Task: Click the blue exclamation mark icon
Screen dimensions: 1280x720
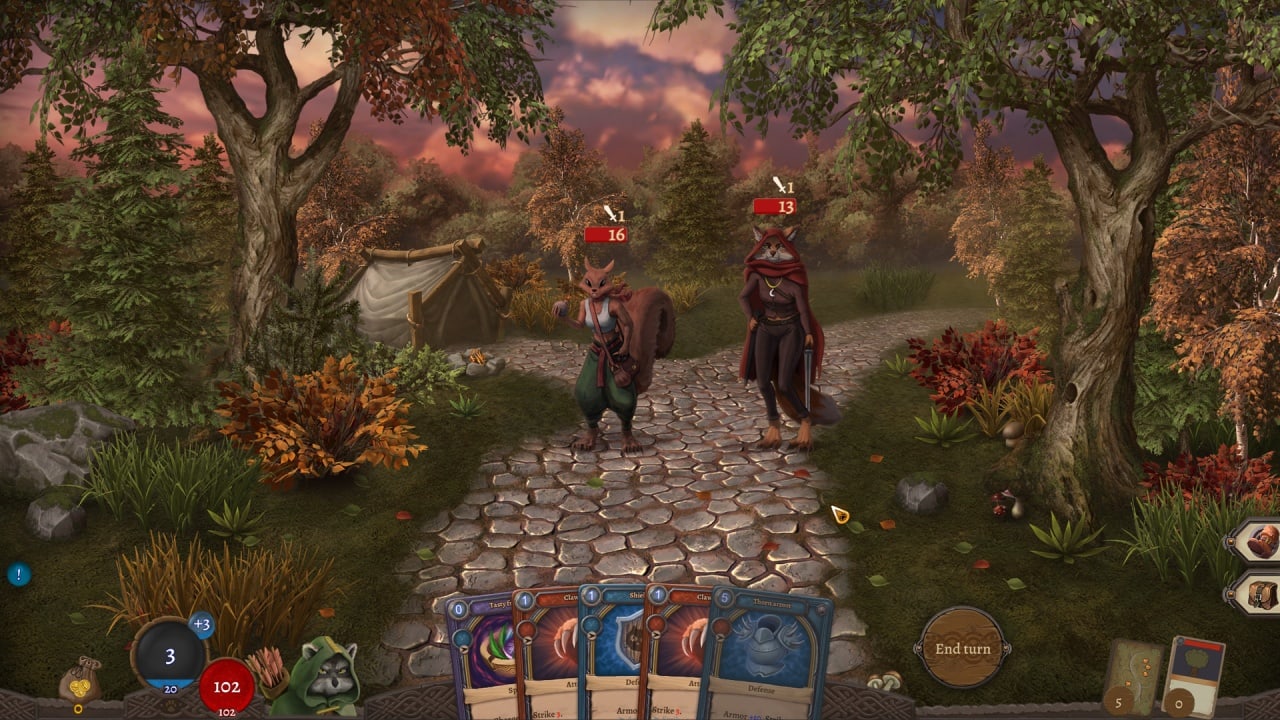Action: (18, 574)
